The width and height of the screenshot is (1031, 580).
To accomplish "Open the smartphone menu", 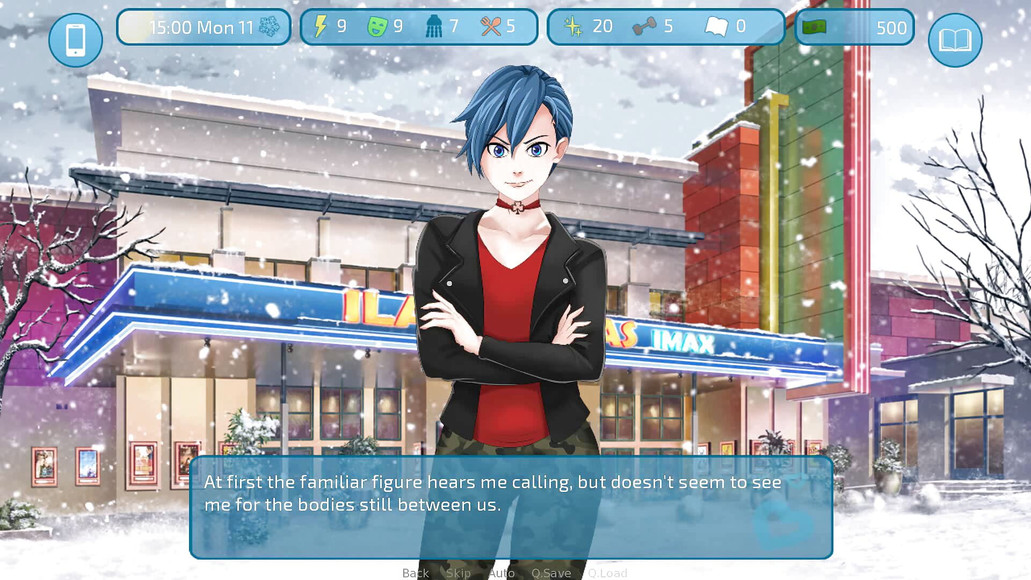I will [76, 40].
